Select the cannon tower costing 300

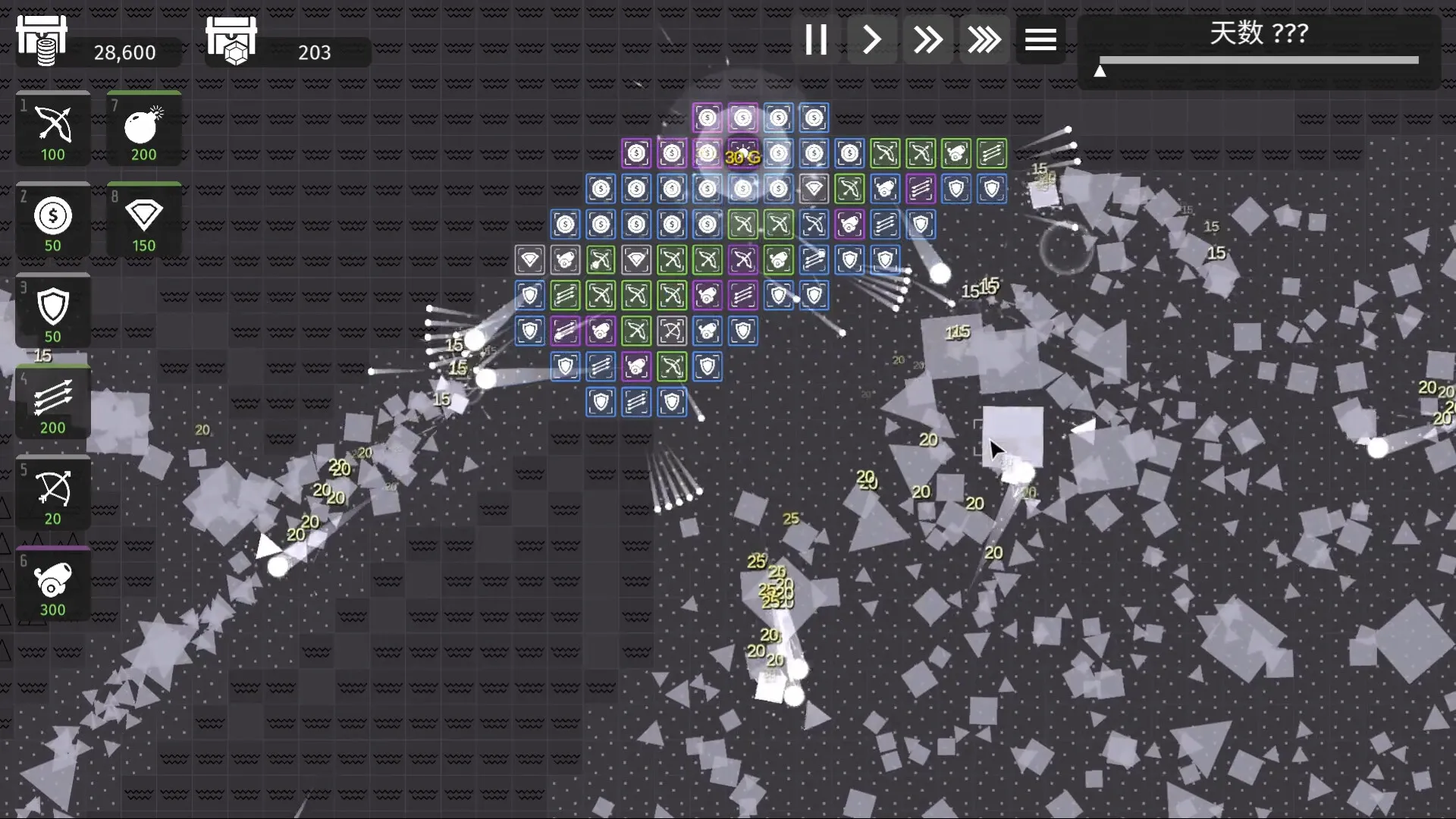tap(52, 584)
